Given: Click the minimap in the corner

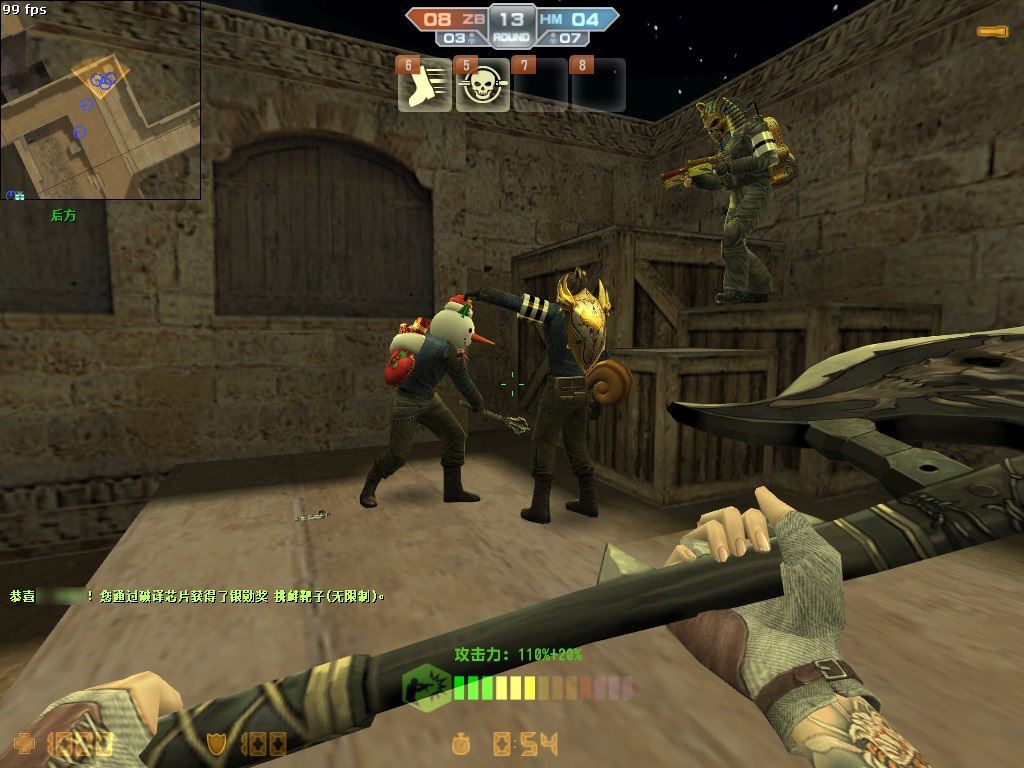Looking at the screenshot, I should (100, 100).
